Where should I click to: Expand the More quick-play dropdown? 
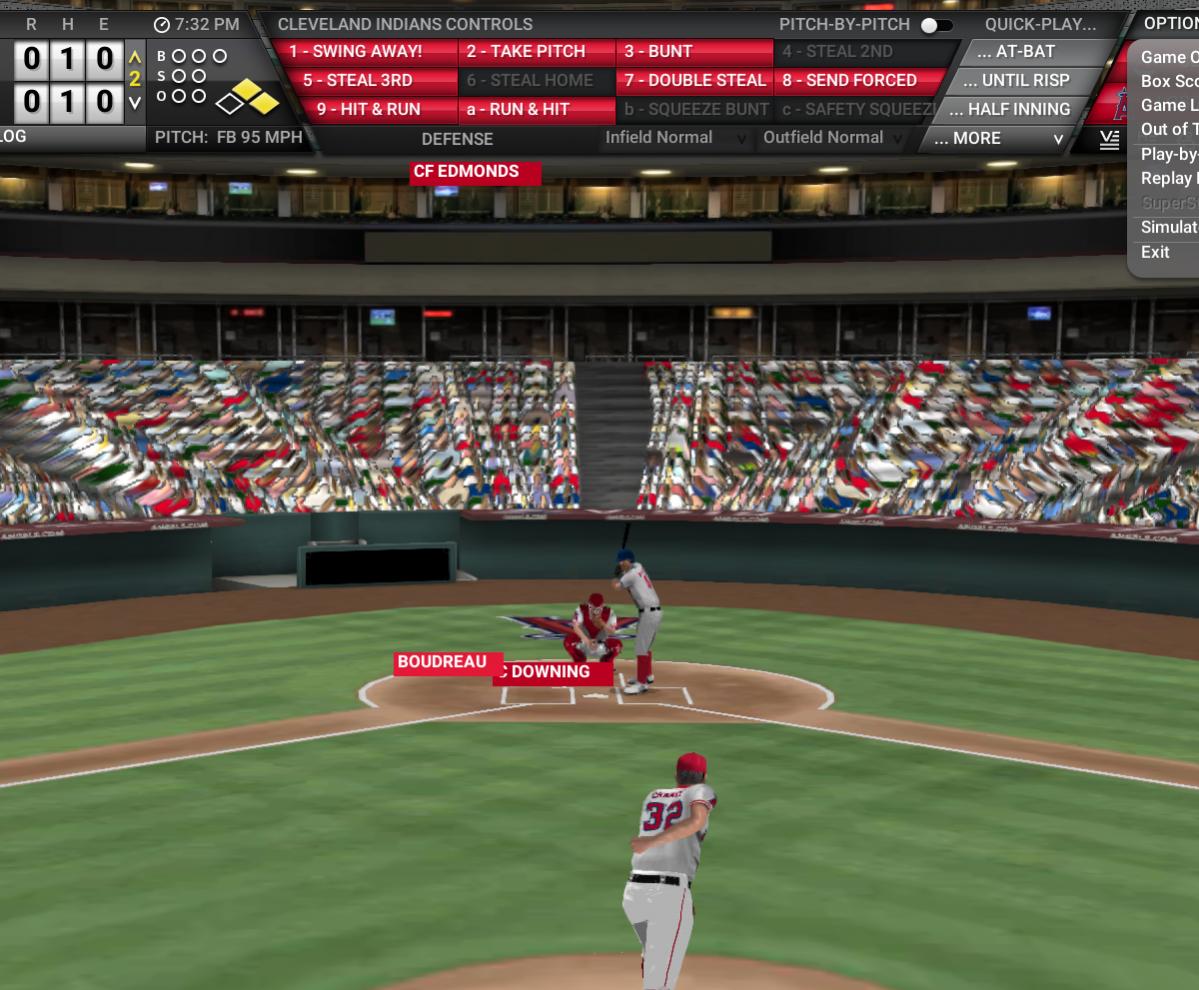996,139
